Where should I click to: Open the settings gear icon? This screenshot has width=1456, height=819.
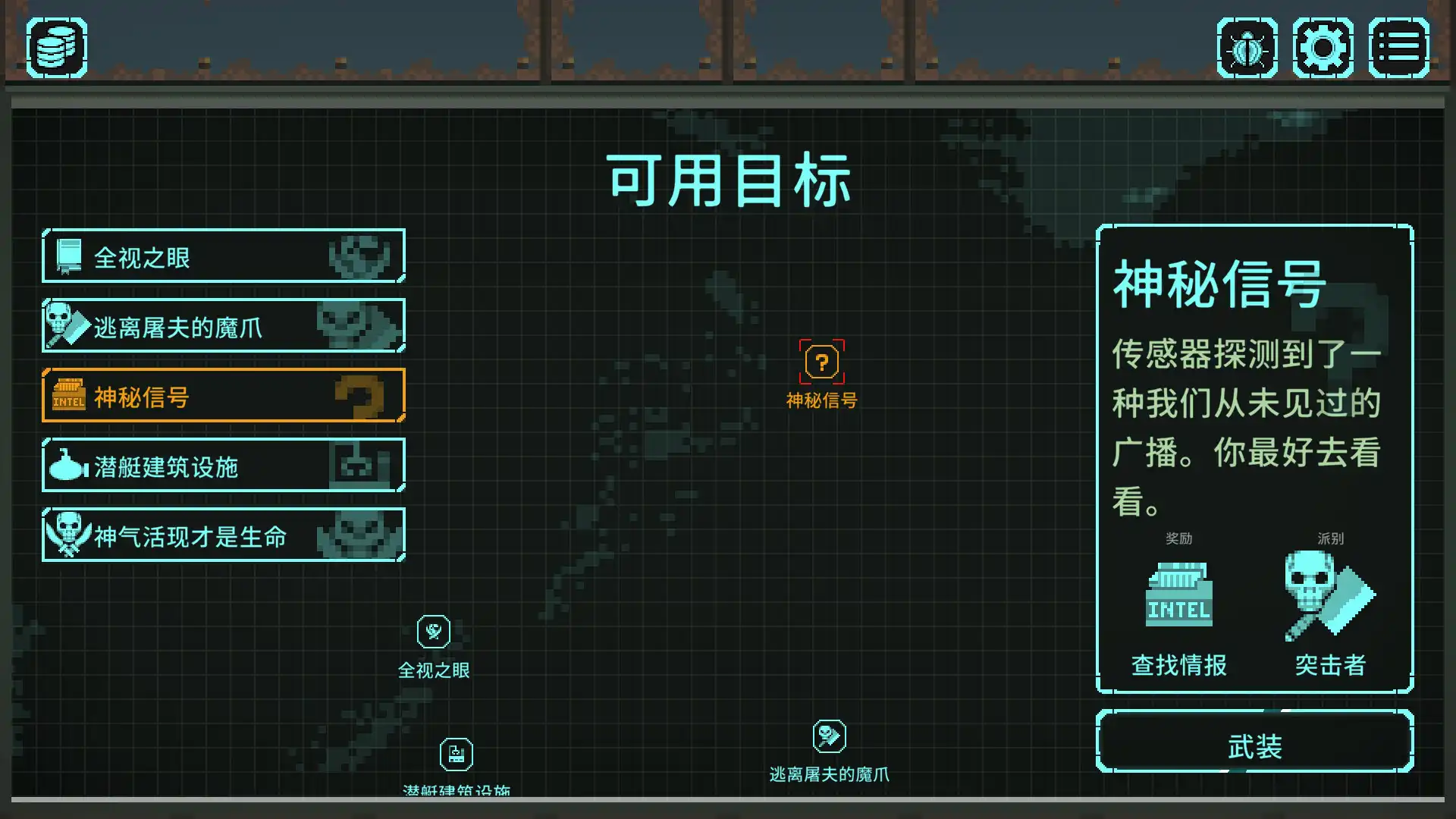[x=1323, y=47]
